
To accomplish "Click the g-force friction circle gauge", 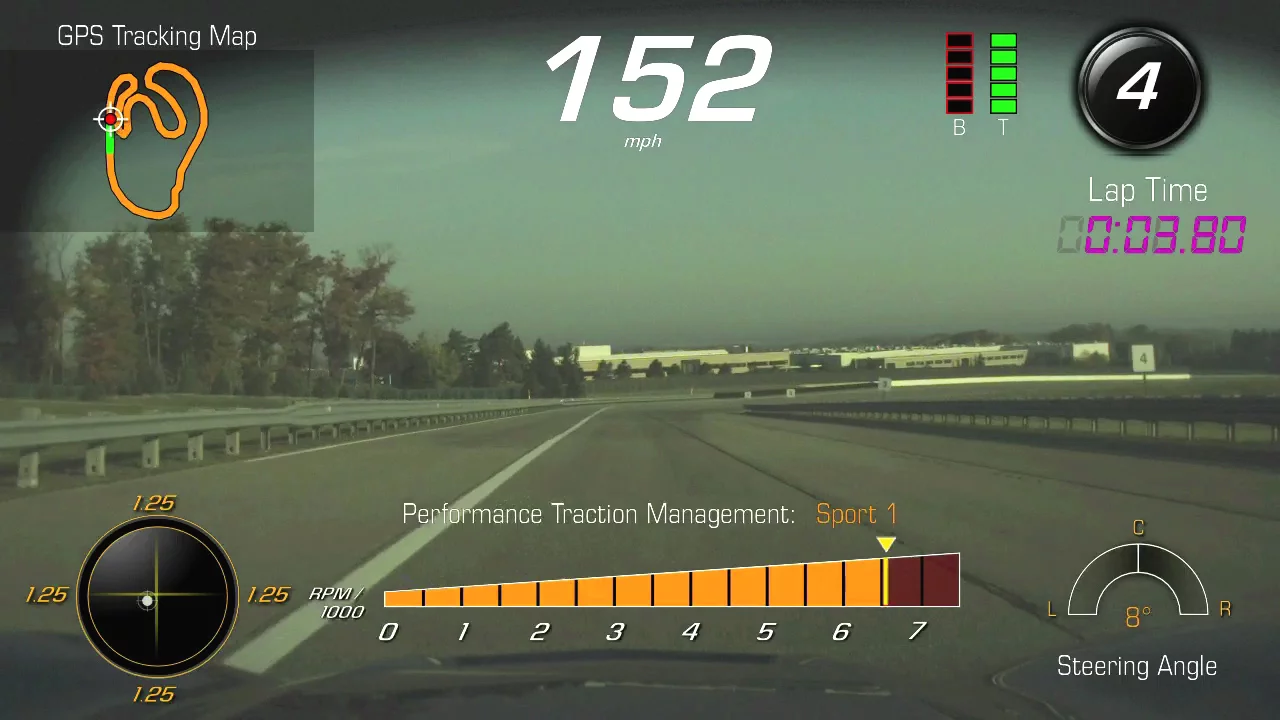I will click(x=157, y=598).
